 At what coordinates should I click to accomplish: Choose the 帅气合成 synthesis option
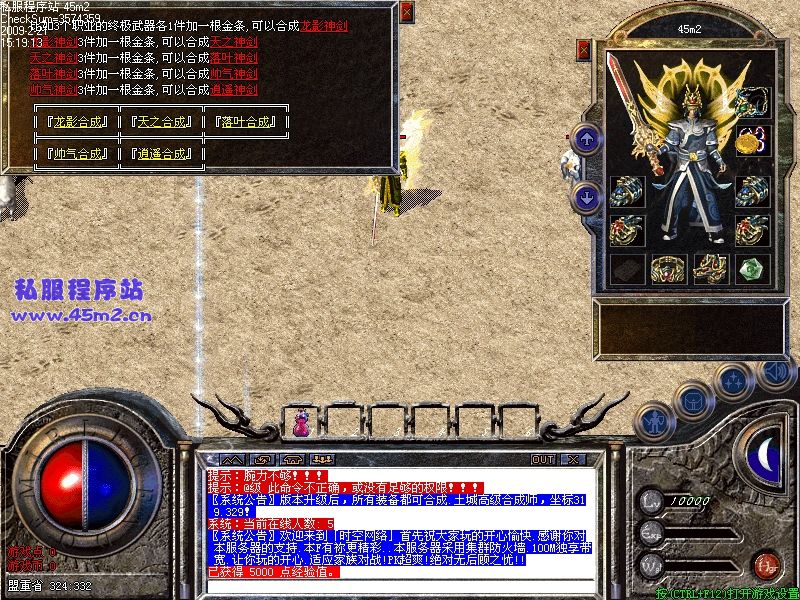point(77,154)
